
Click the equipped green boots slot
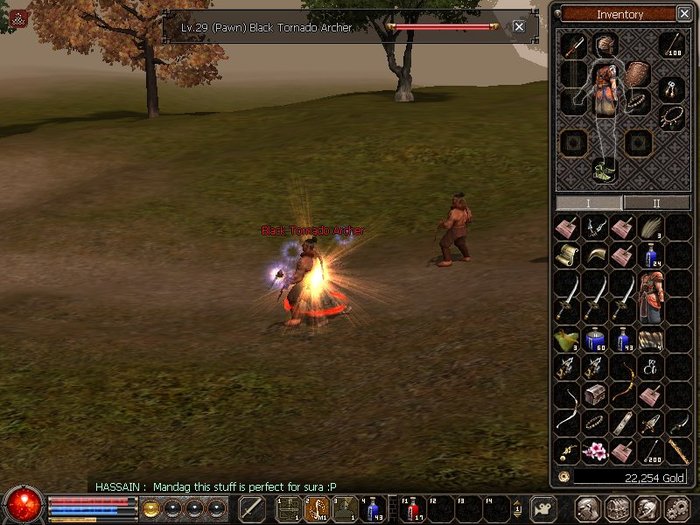click(604, 169)
